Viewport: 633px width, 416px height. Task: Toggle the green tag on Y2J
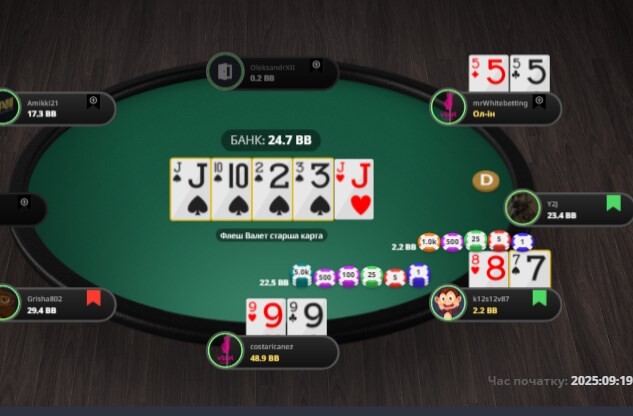coord(613,202)
